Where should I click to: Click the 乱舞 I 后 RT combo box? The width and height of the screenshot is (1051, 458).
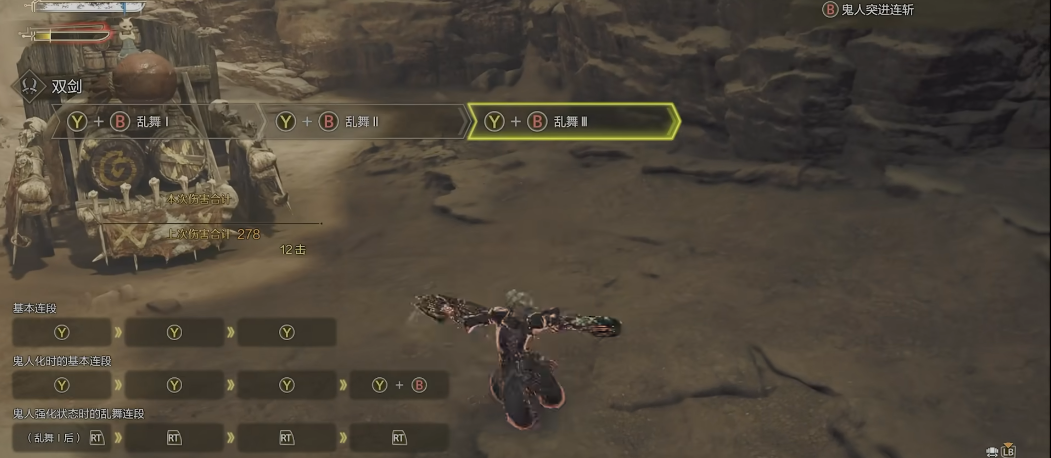pos(62,437)
